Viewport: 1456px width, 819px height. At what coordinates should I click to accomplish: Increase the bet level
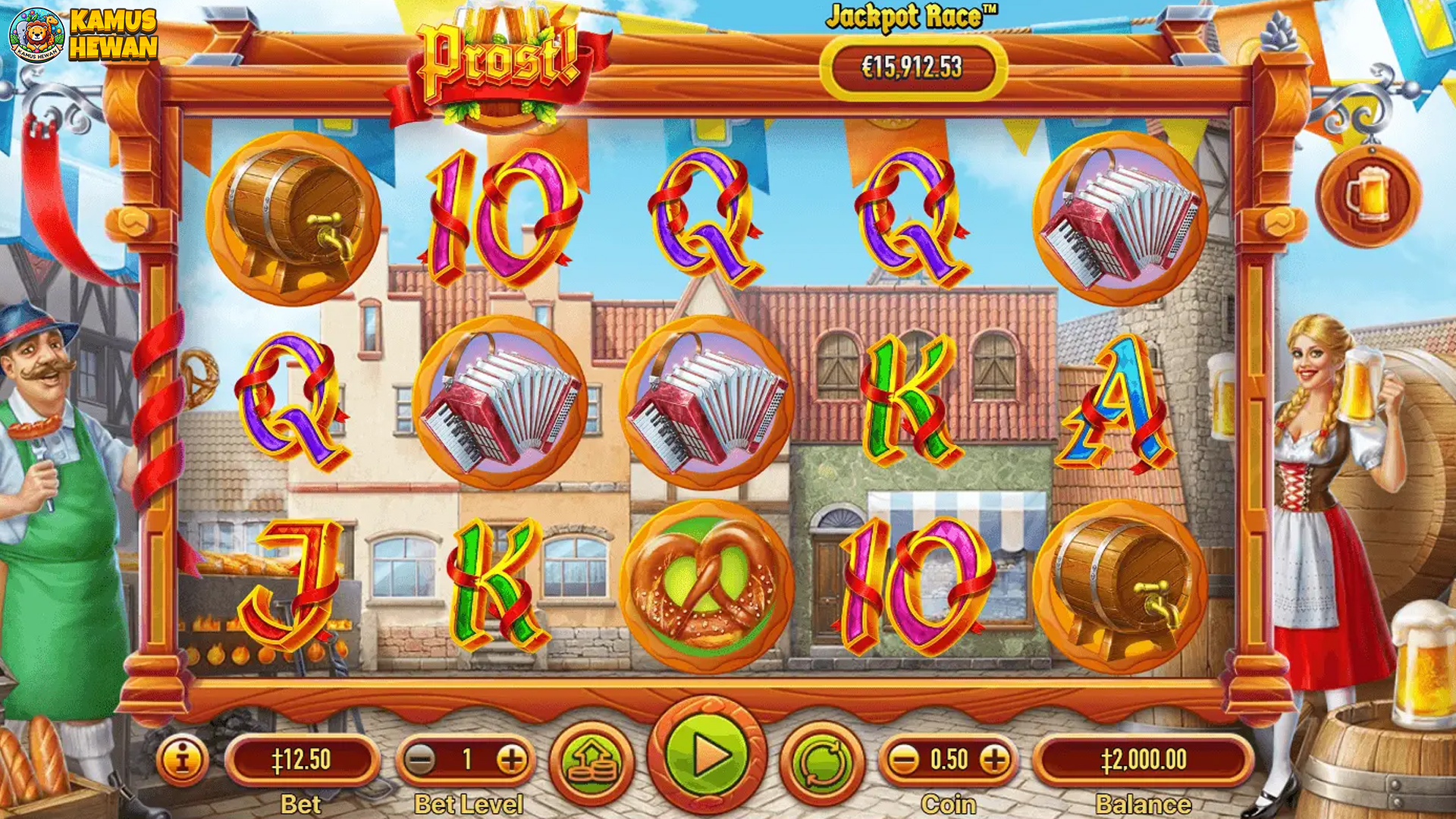point(512,759)
